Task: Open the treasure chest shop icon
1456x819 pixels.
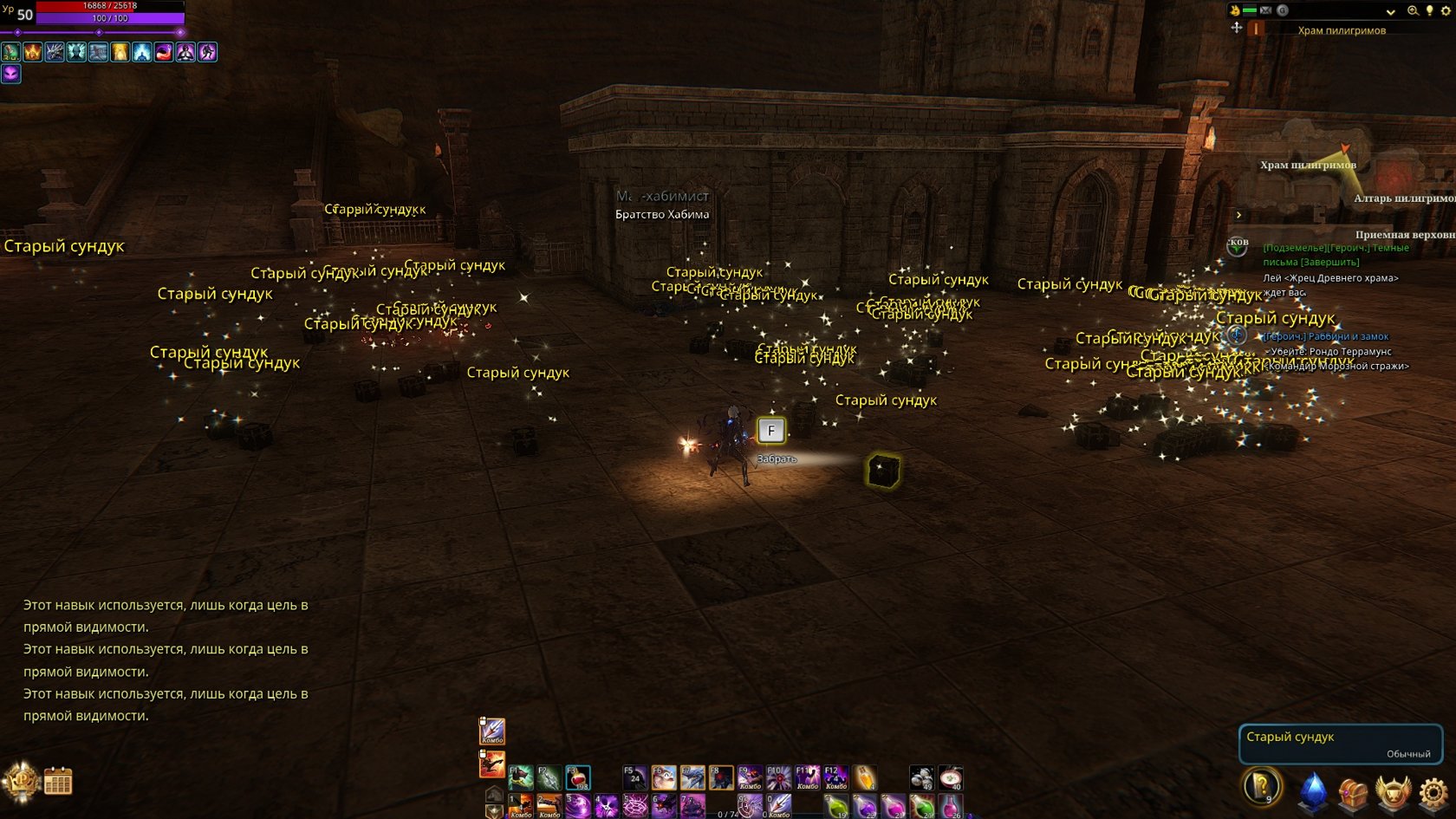Action: click(x=1352, y=791)
